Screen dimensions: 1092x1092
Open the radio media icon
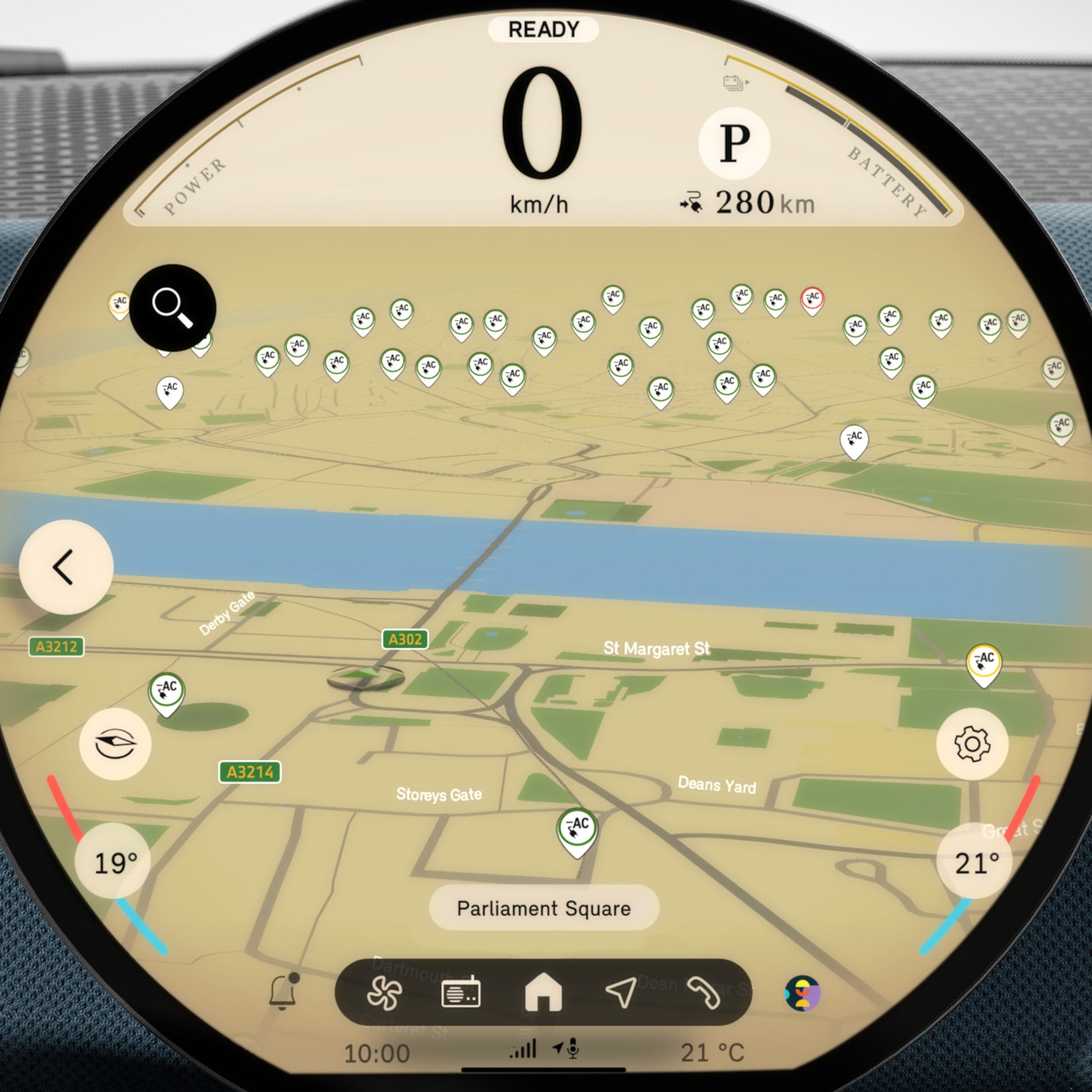(461, 993)
